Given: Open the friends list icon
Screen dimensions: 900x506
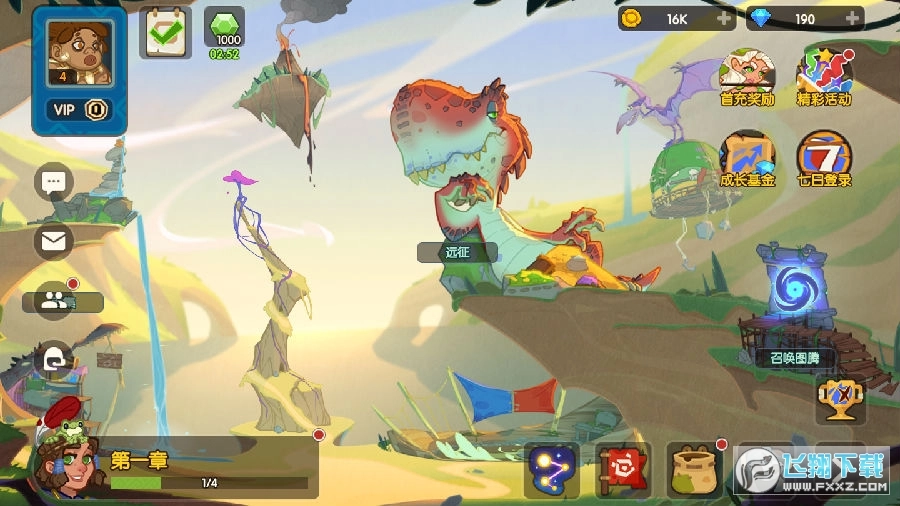Looking at the screenshot, I should (x=55, y=300).
